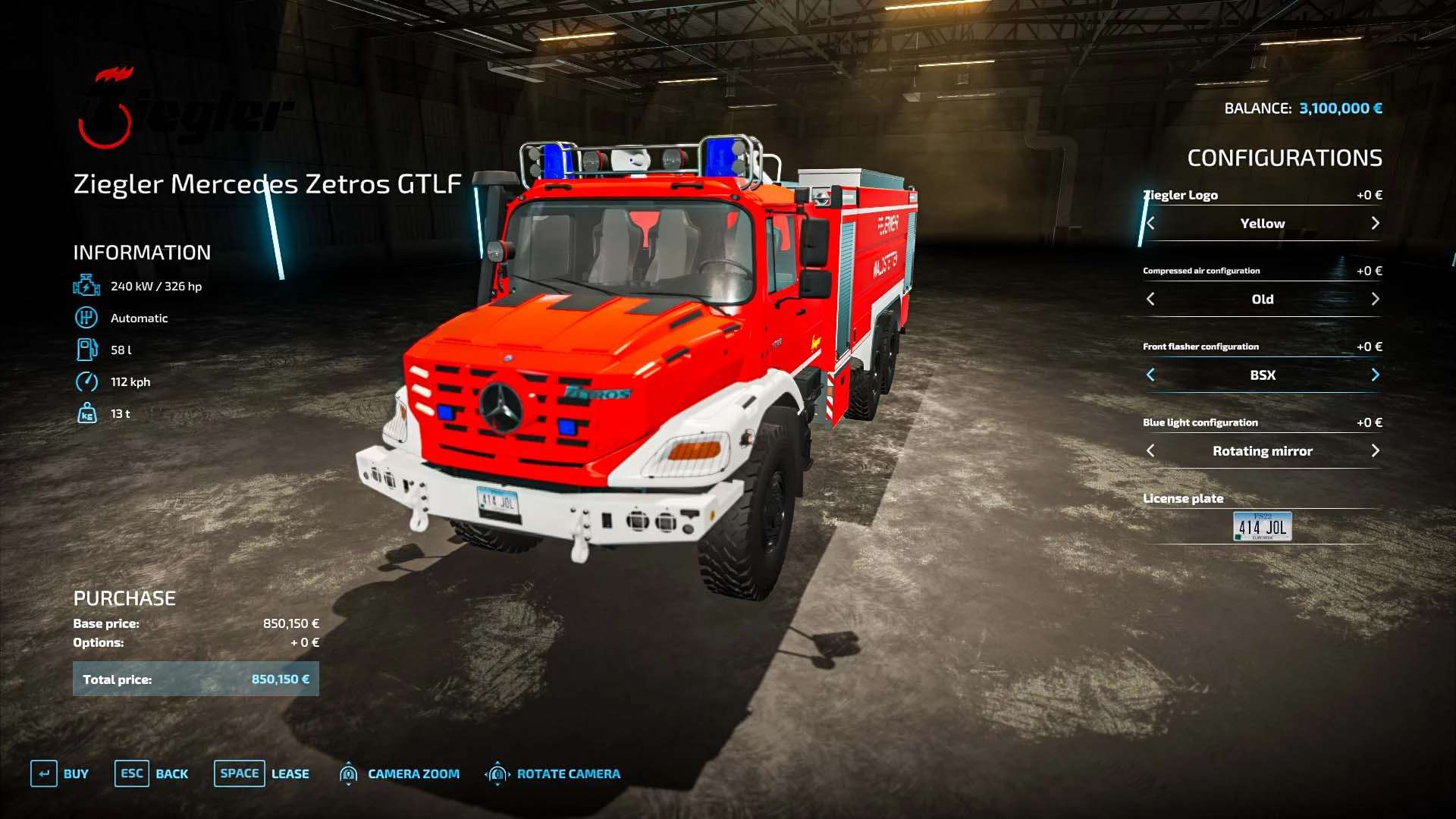This screenshot has height=819, width=1456.
Task: Pick previous Blue light configuration
Action: (x=1150, y=450)
